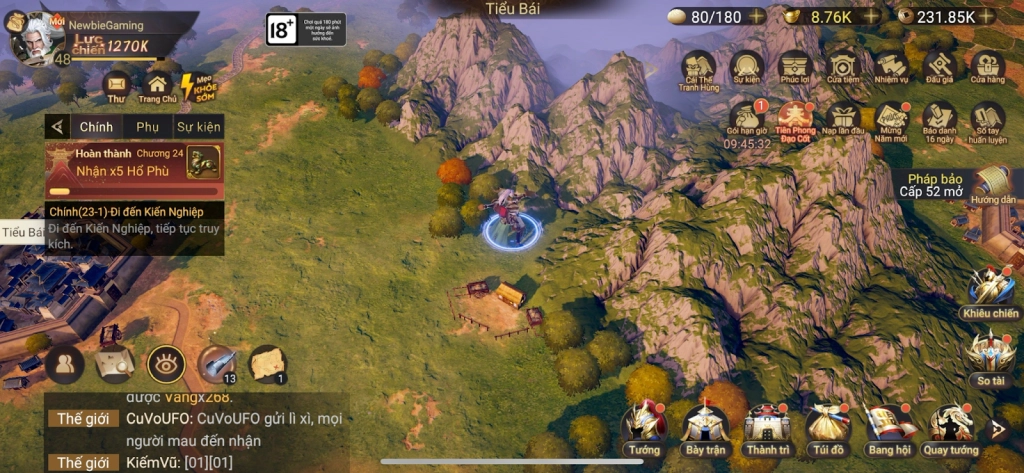Open the Kiến Nghiệp main quest tracker
Screen dimensions: 1024x473
(x=134, y=228)
